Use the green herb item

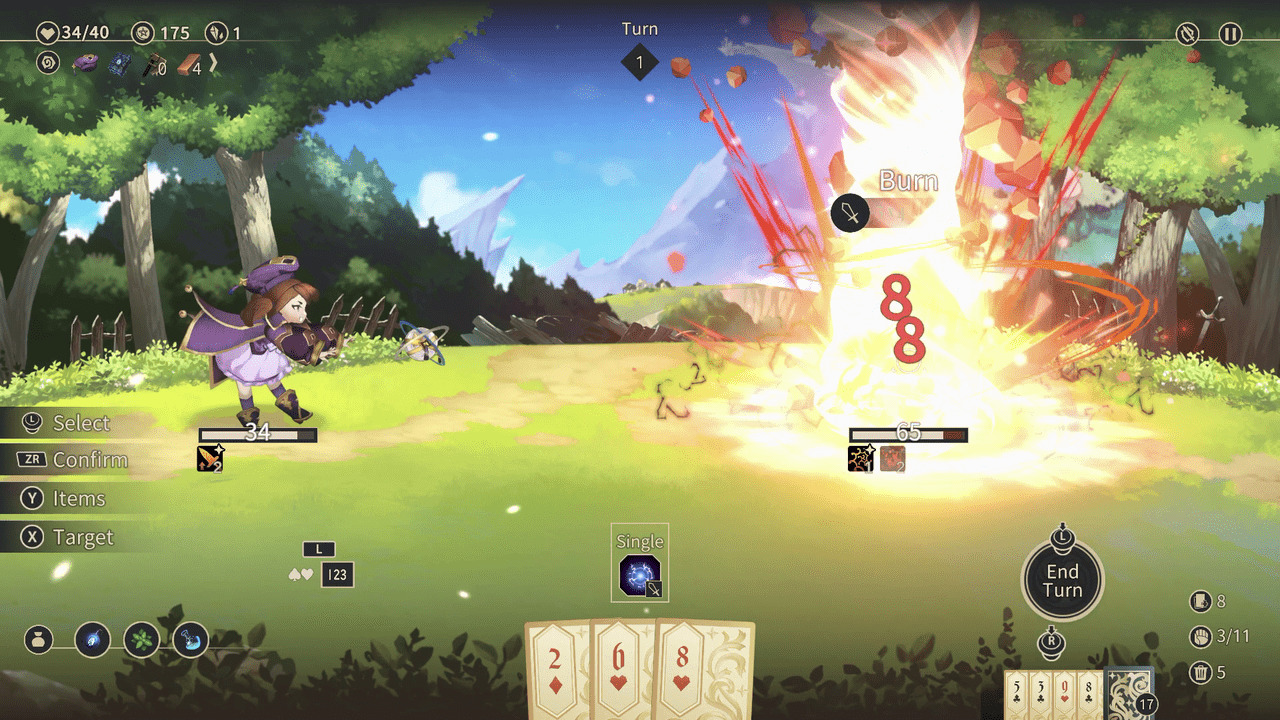(141, 639)
